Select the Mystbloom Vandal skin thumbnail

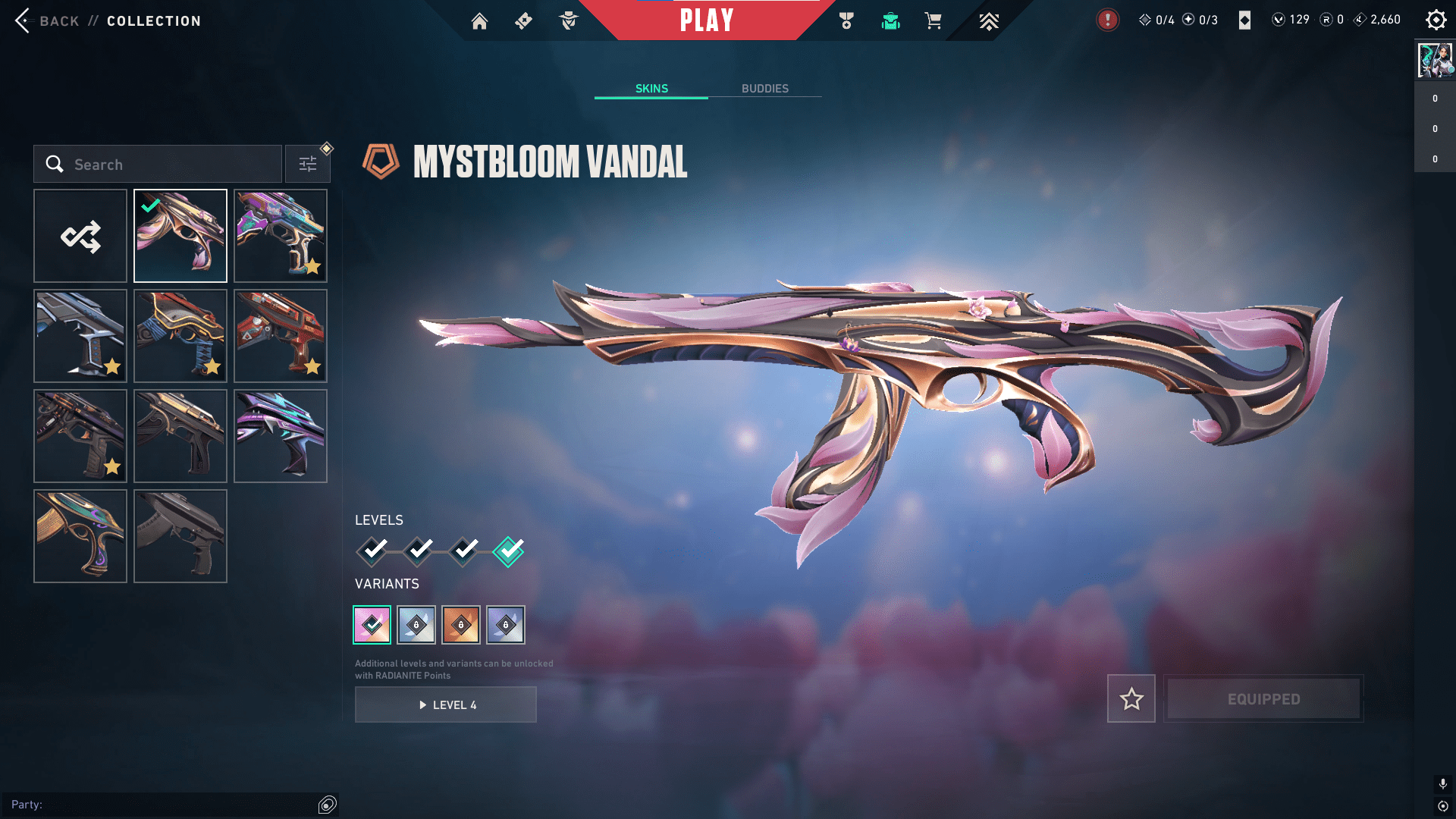180,236
